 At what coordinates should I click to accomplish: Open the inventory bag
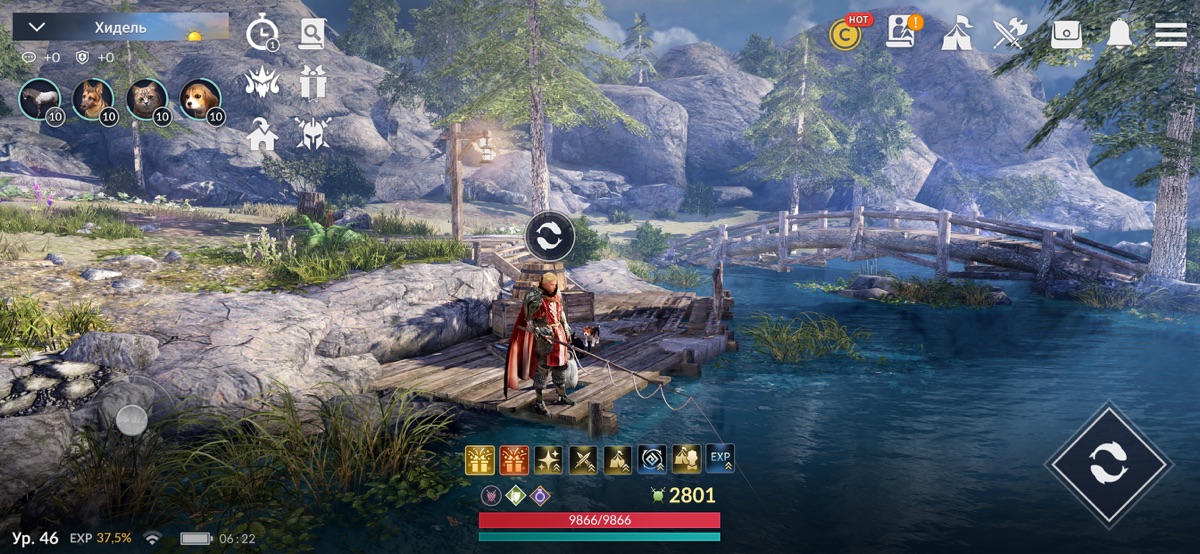1066,34
